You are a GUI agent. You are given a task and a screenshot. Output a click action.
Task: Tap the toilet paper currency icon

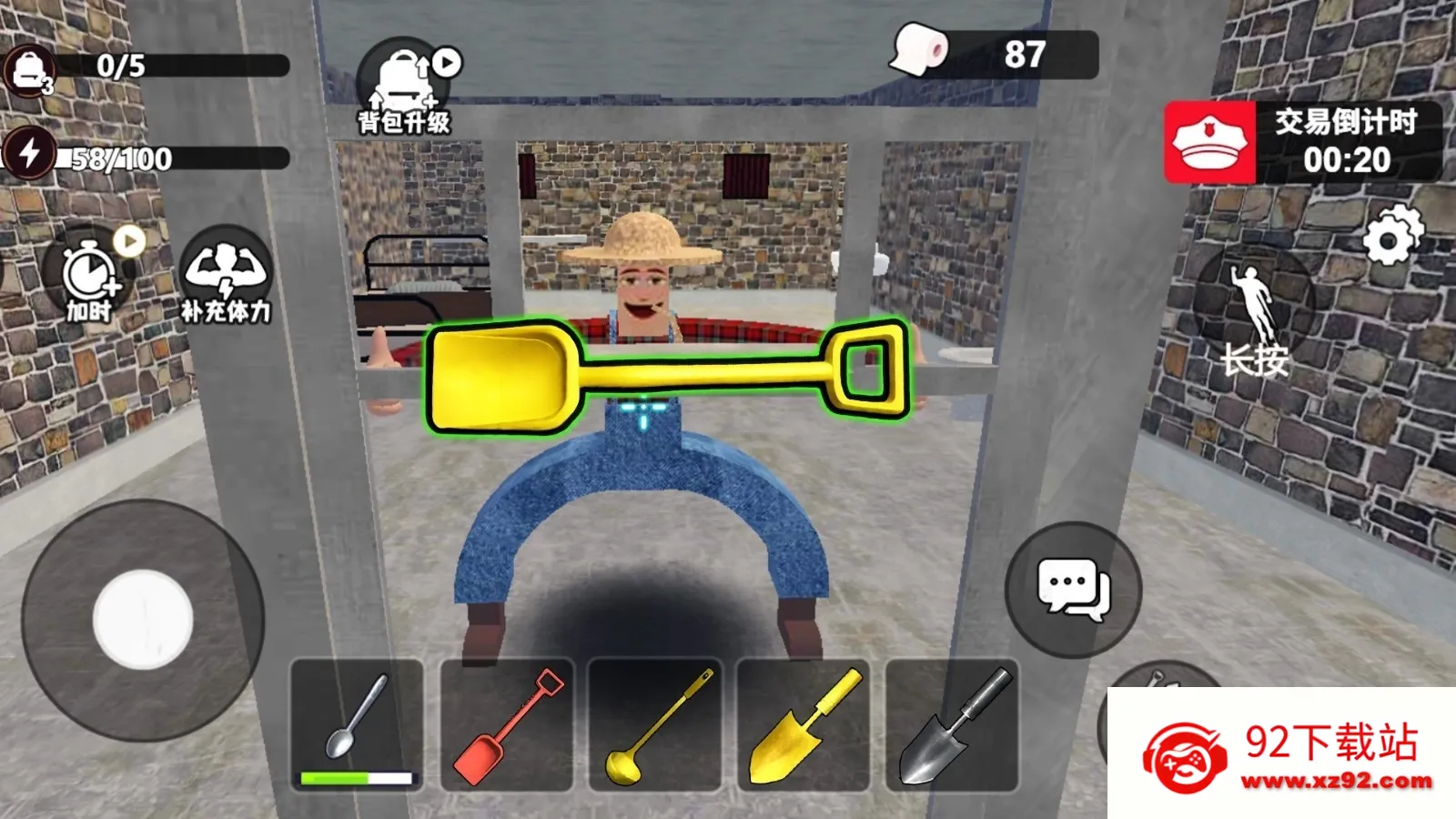(x=919, y=50)
